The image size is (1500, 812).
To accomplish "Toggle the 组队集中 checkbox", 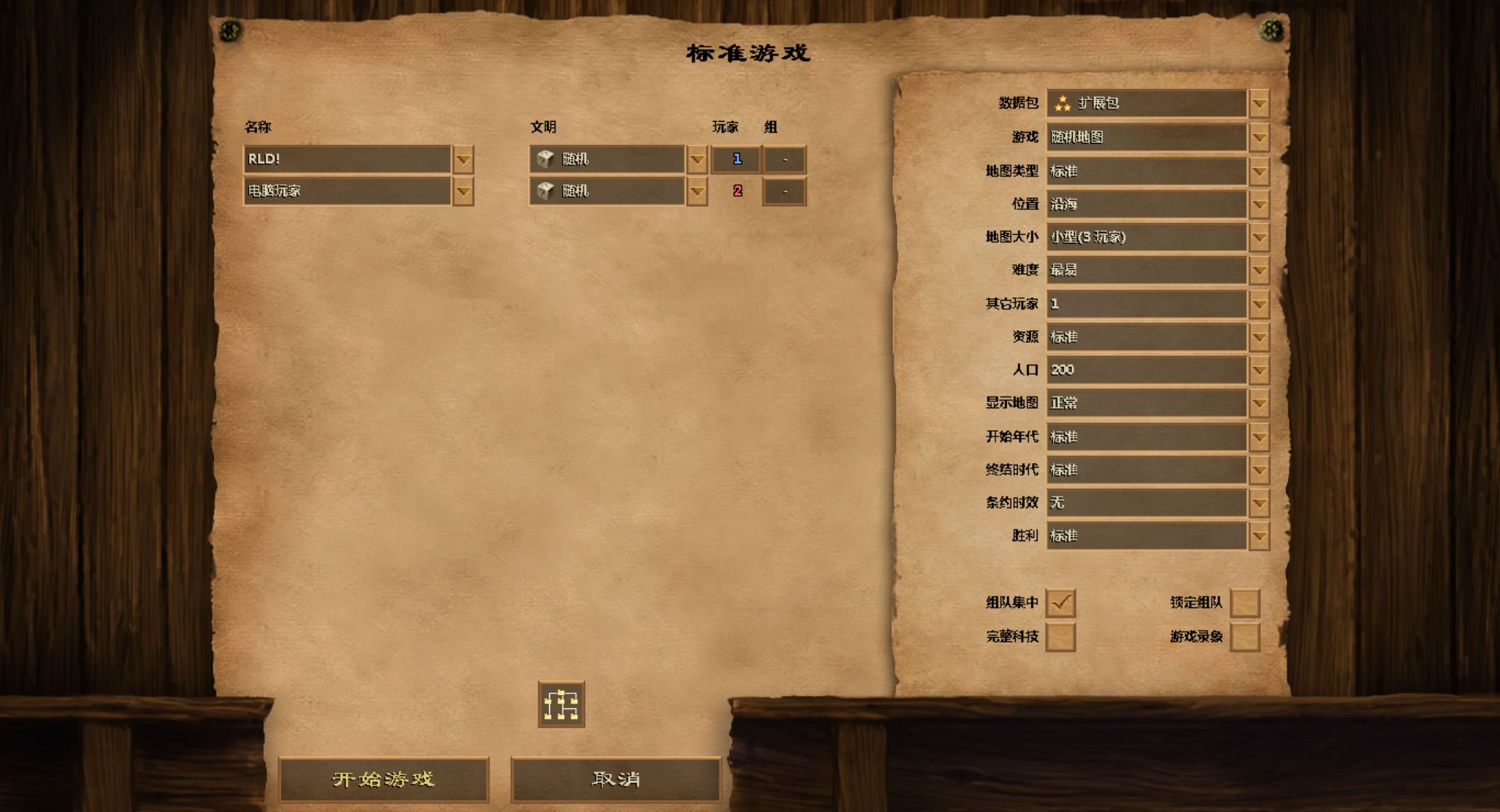I will [x=1060, y=603].
